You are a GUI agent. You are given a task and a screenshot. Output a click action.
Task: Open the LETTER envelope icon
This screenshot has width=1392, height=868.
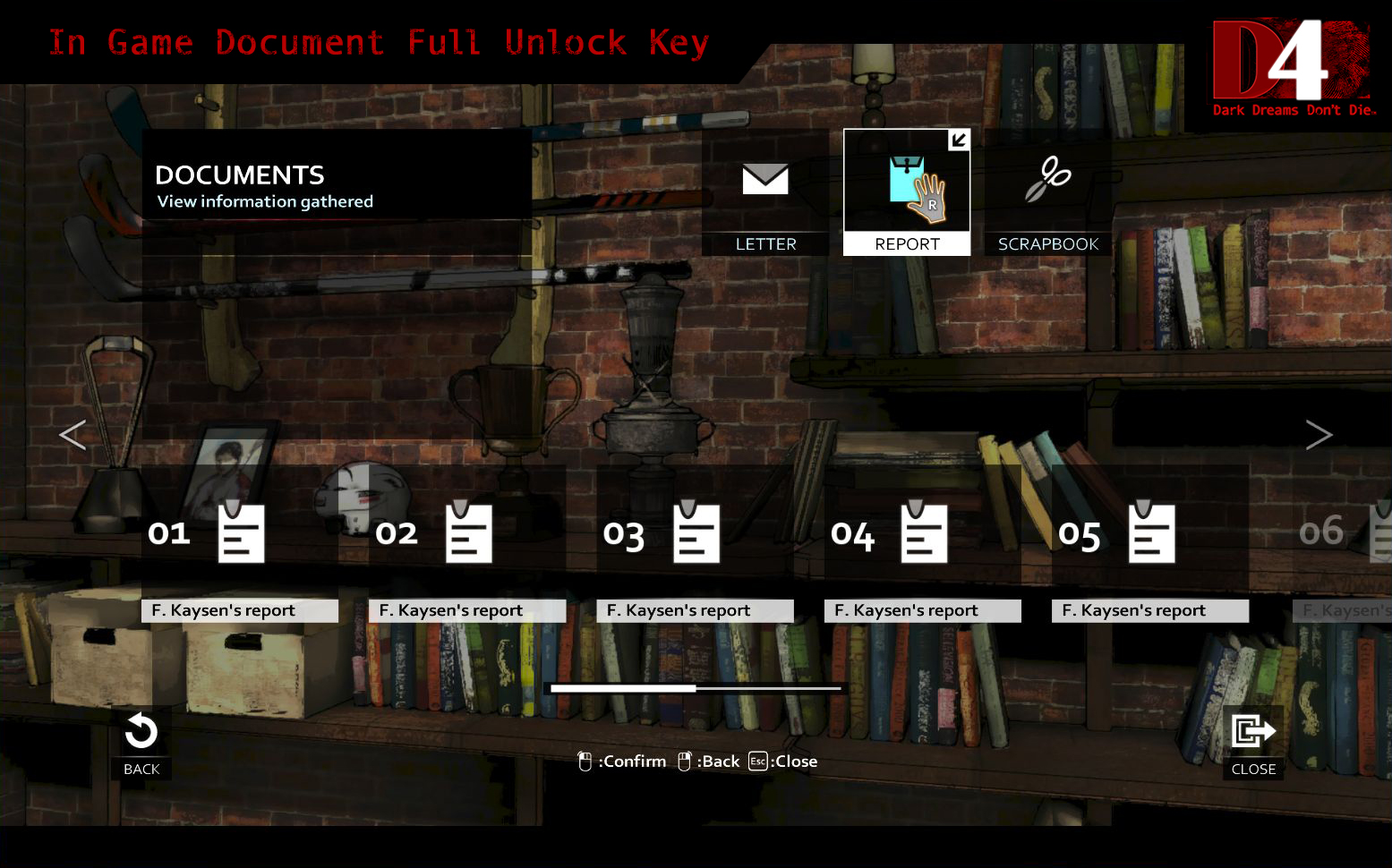click(x=765, y=180)
